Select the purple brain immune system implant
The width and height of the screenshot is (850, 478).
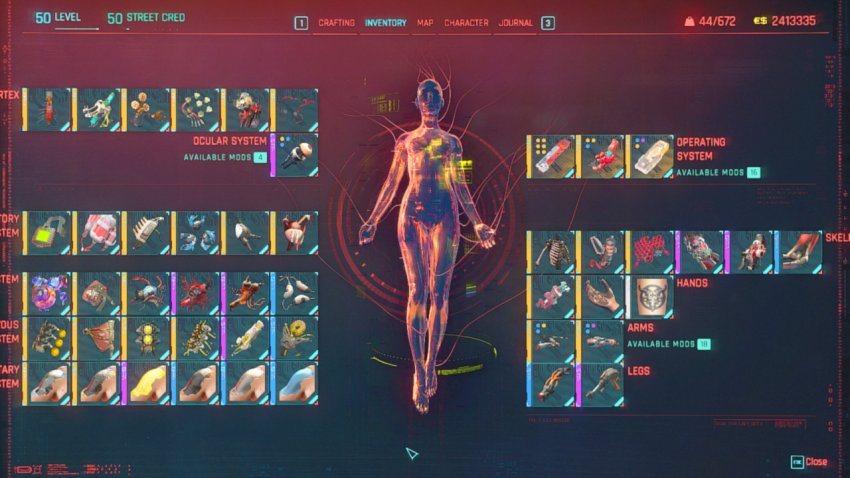[49, 294]
